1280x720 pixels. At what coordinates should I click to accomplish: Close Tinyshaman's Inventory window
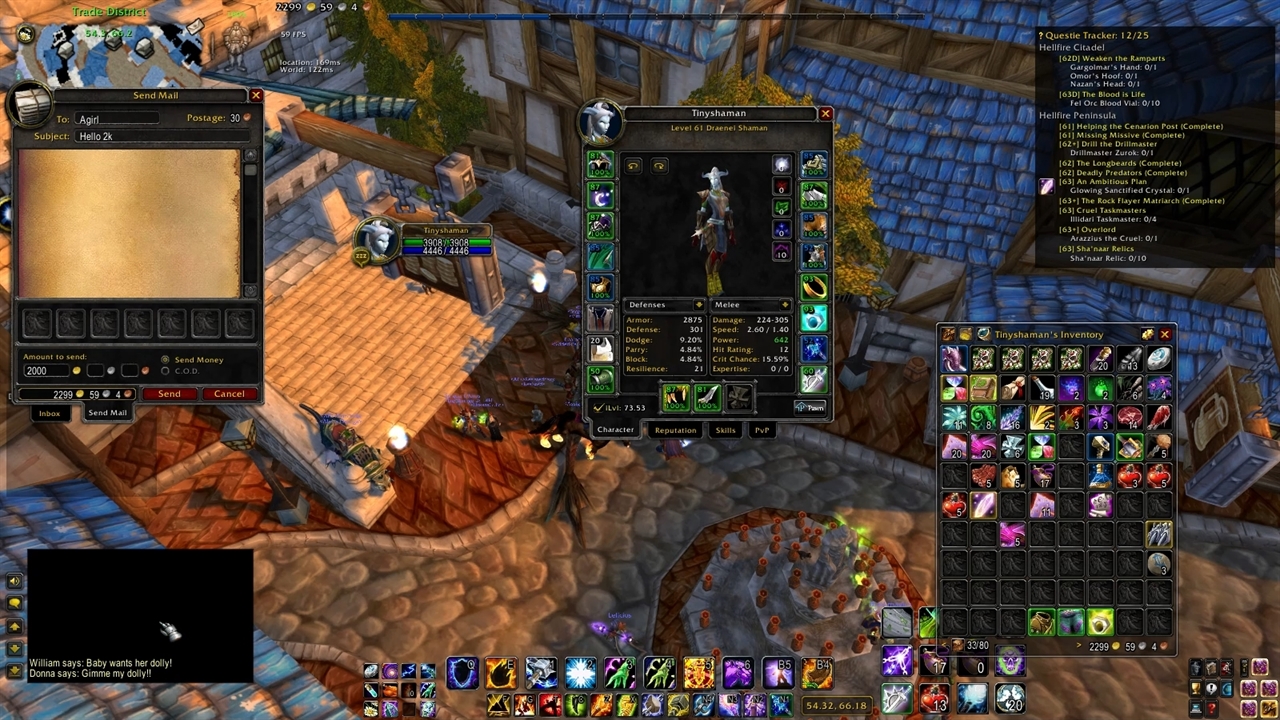pyautogui.click(x=1164, y=335)
